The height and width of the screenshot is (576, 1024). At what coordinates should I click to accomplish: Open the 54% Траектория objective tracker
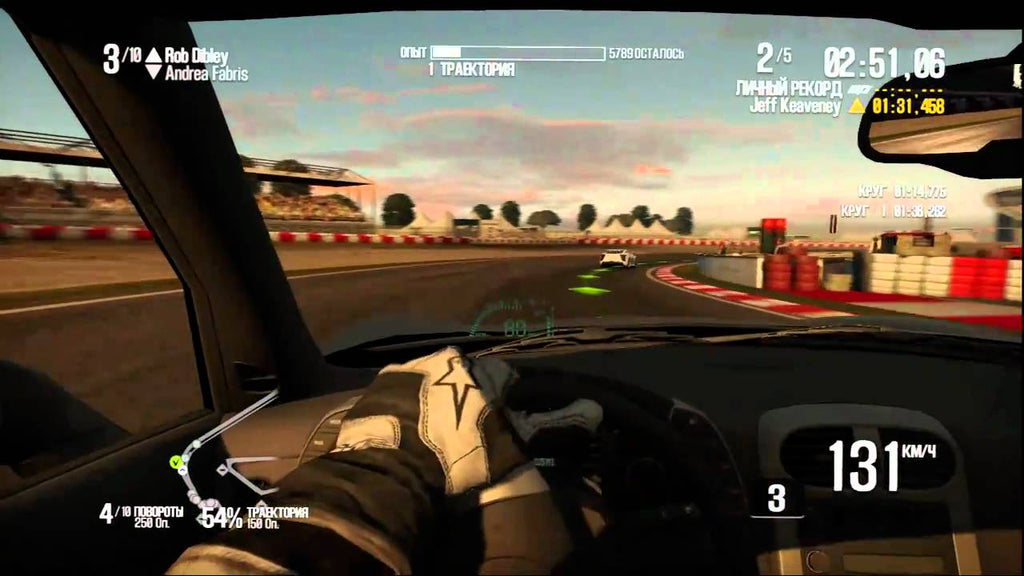click(x=253, y=516)
